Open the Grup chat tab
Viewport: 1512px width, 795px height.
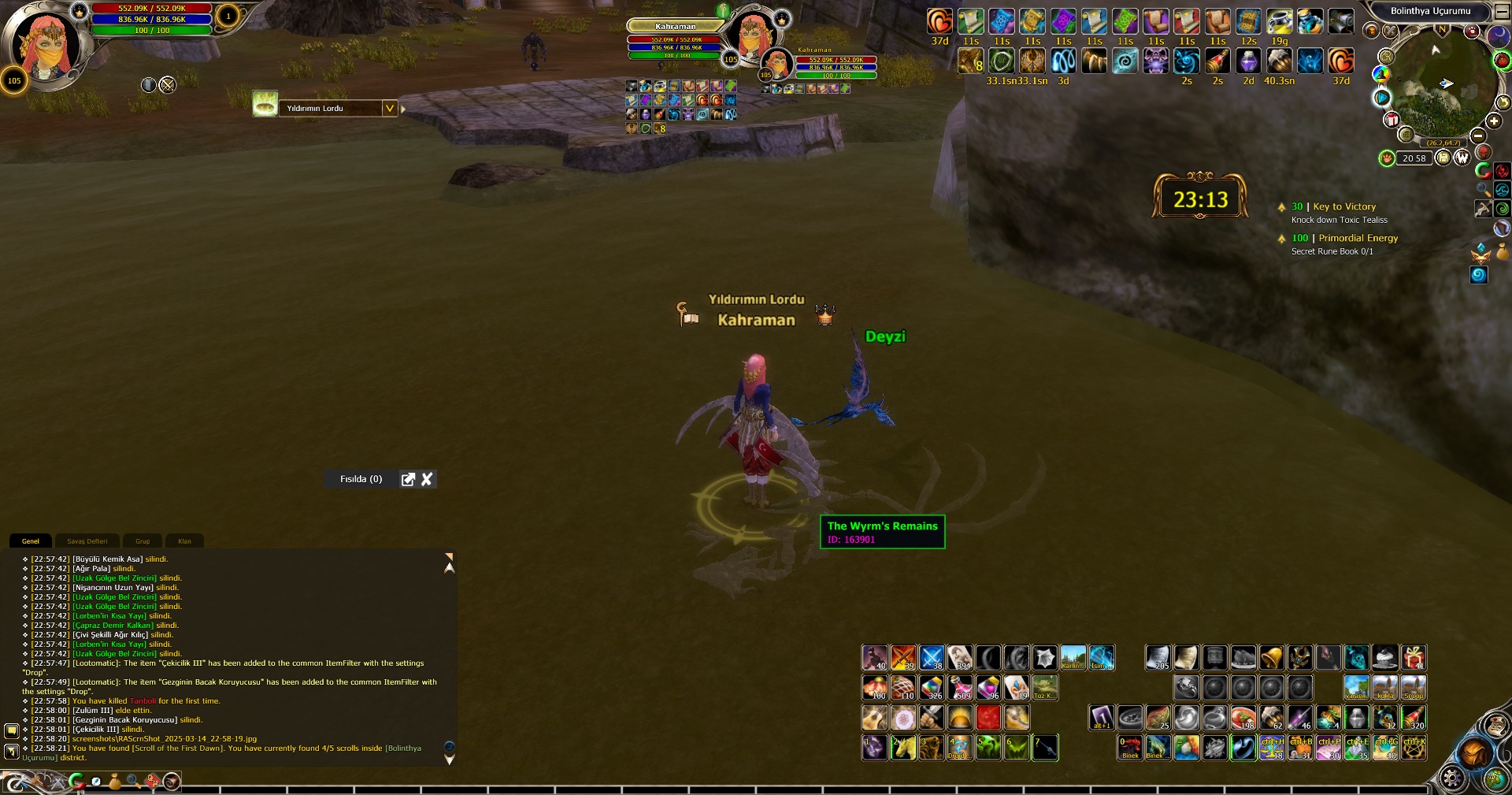(143, 541)
